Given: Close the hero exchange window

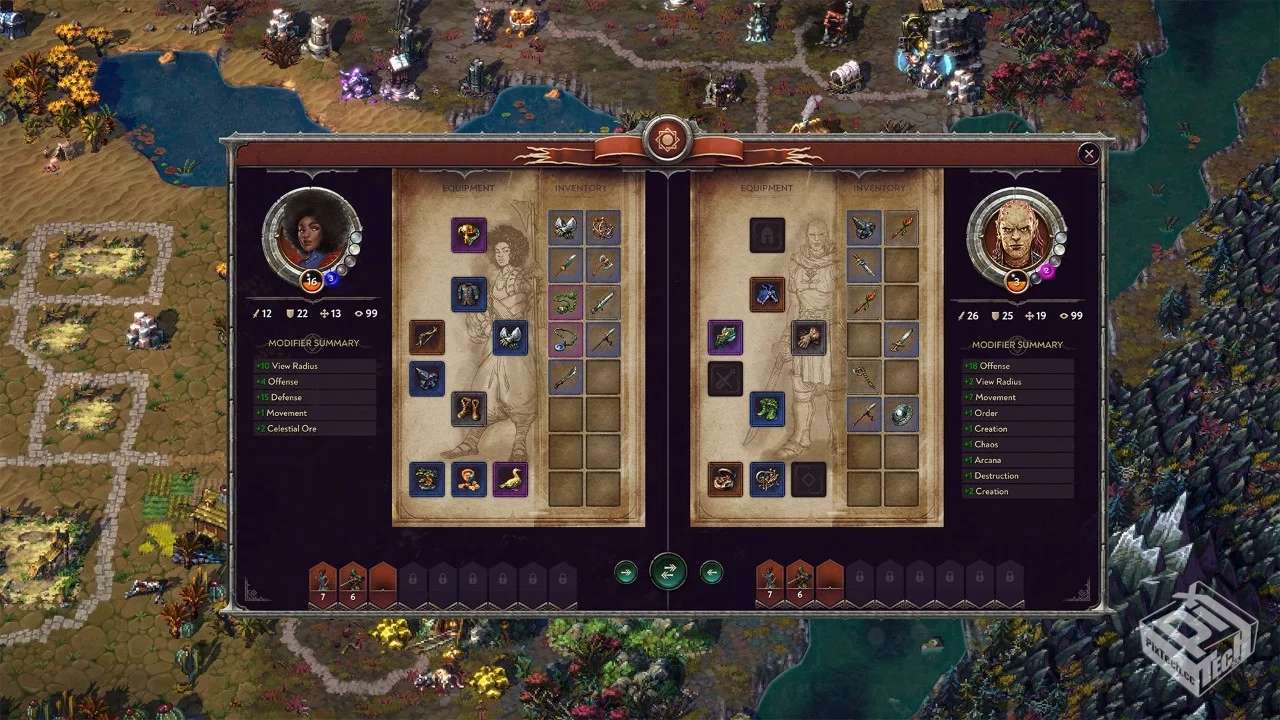Looking at the screenshot, I should 1089,154.
